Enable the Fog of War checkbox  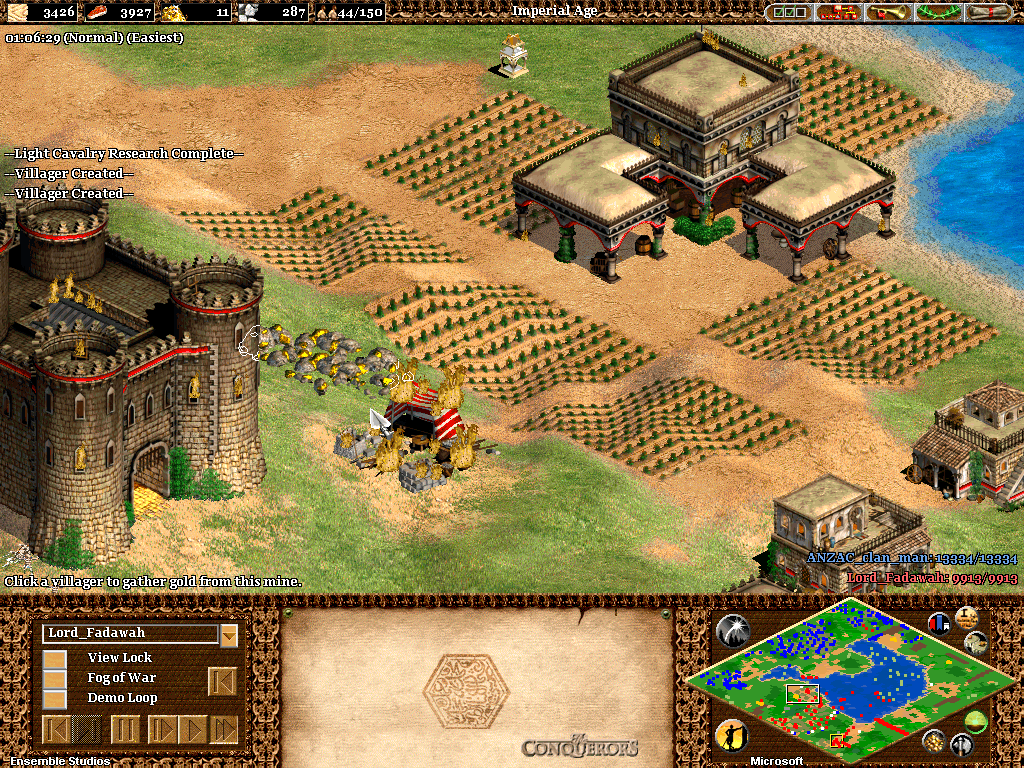(x=55, y=678)
